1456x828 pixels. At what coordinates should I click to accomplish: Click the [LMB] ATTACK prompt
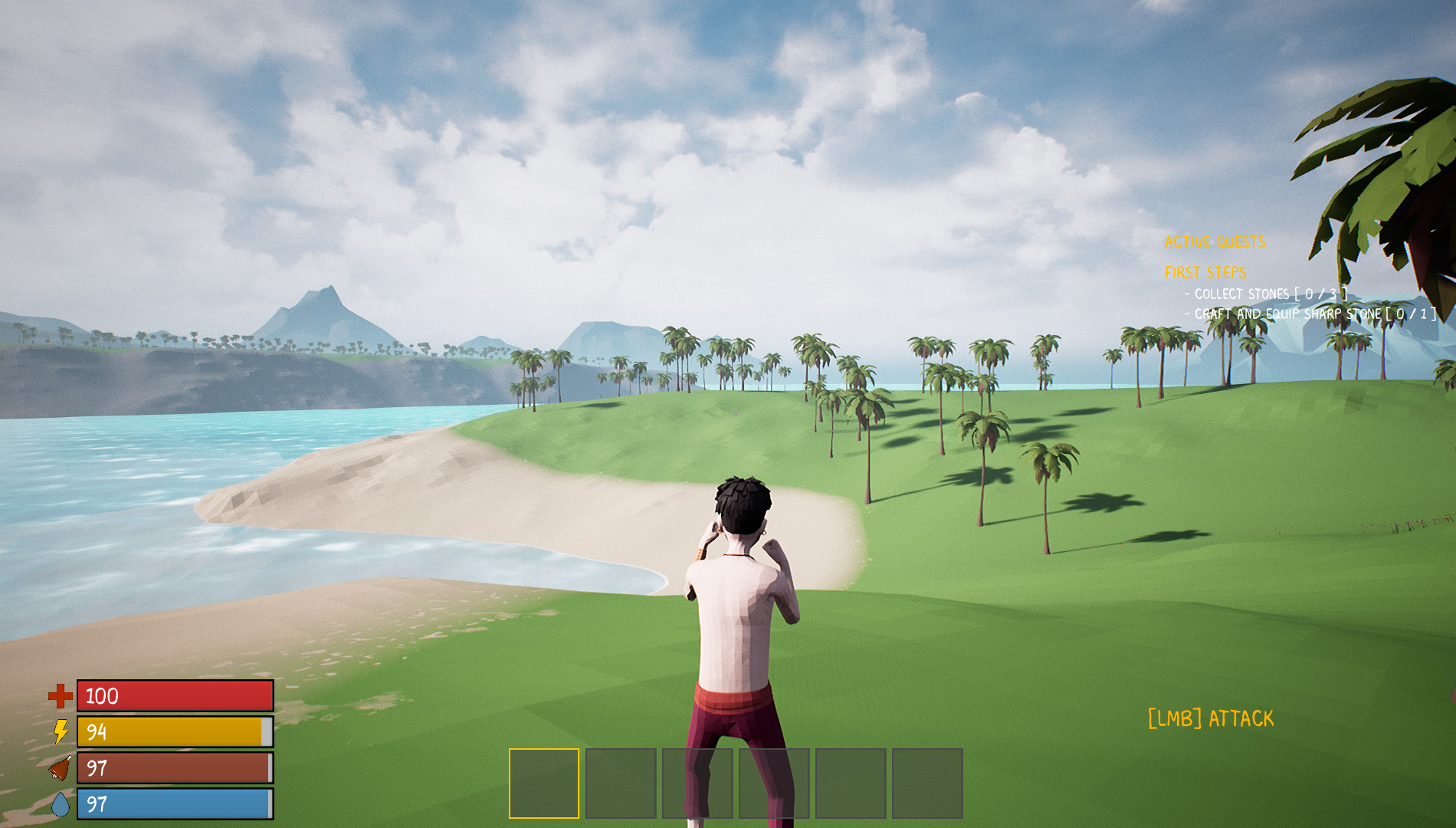pyautogui.click(x=1212, y=718)
